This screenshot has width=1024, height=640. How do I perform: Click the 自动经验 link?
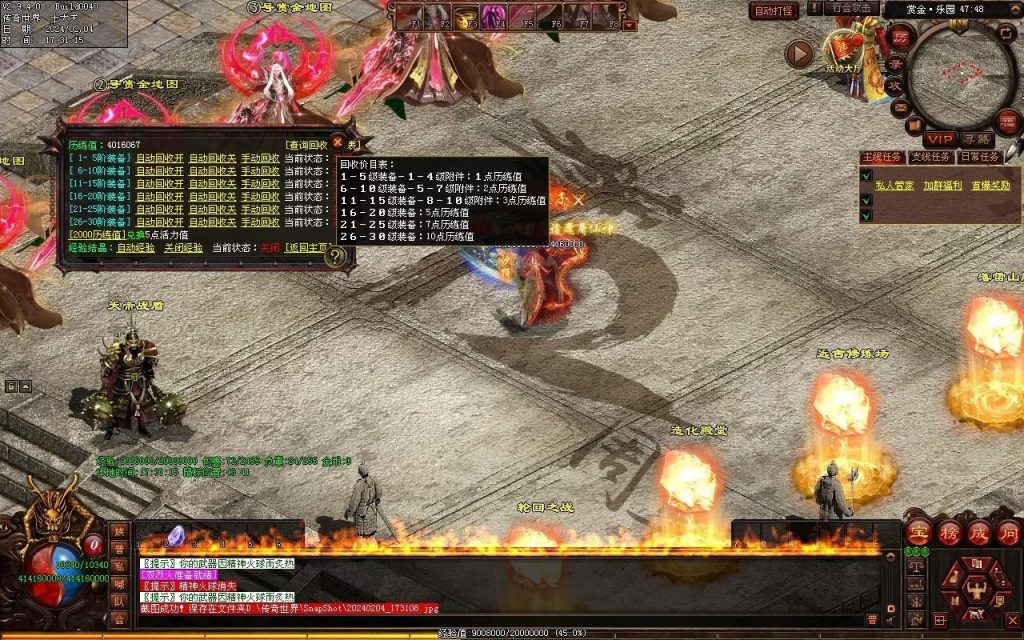(x=135, y=247)
